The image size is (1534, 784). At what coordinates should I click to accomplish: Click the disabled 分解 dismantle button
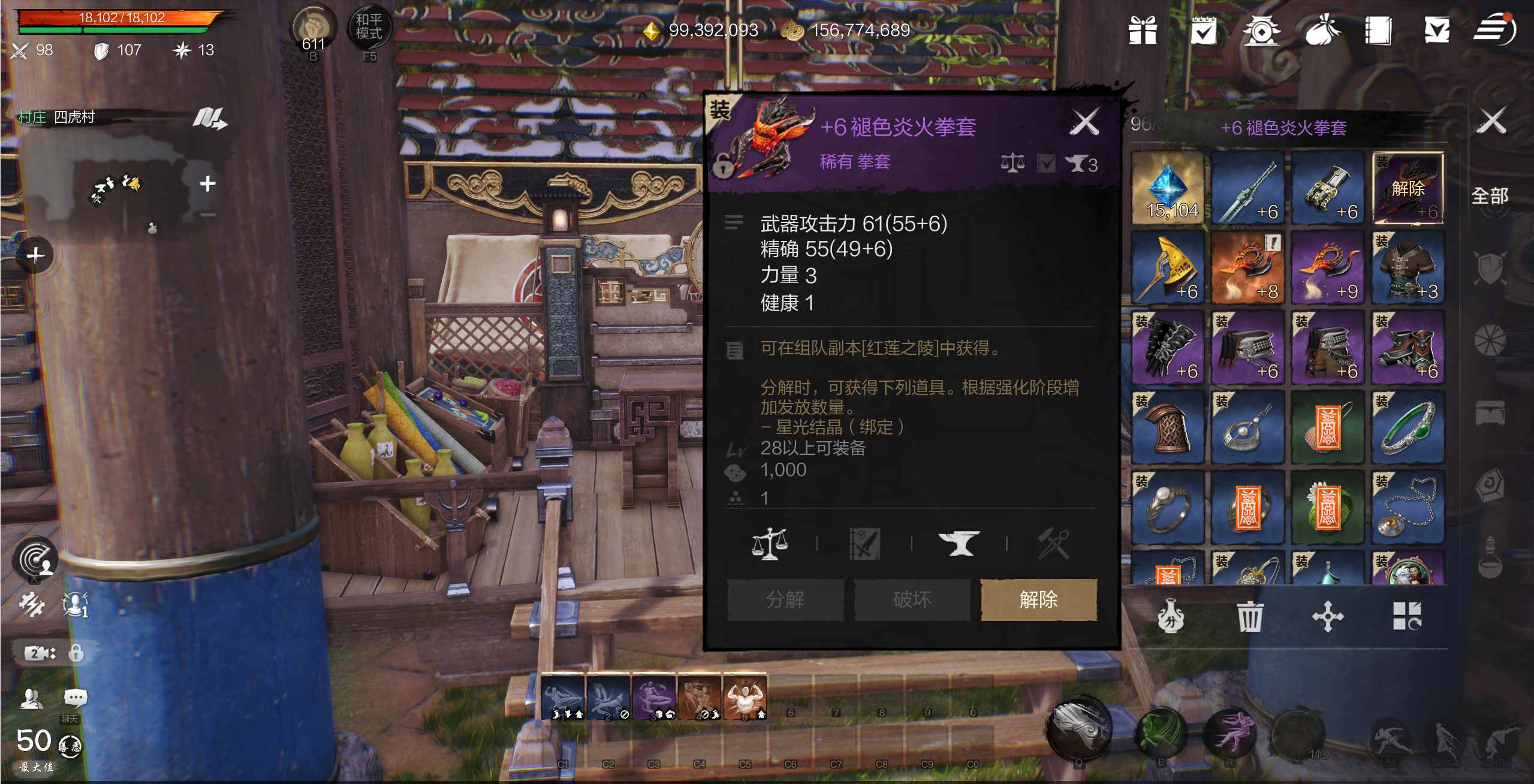pos(786,599)
